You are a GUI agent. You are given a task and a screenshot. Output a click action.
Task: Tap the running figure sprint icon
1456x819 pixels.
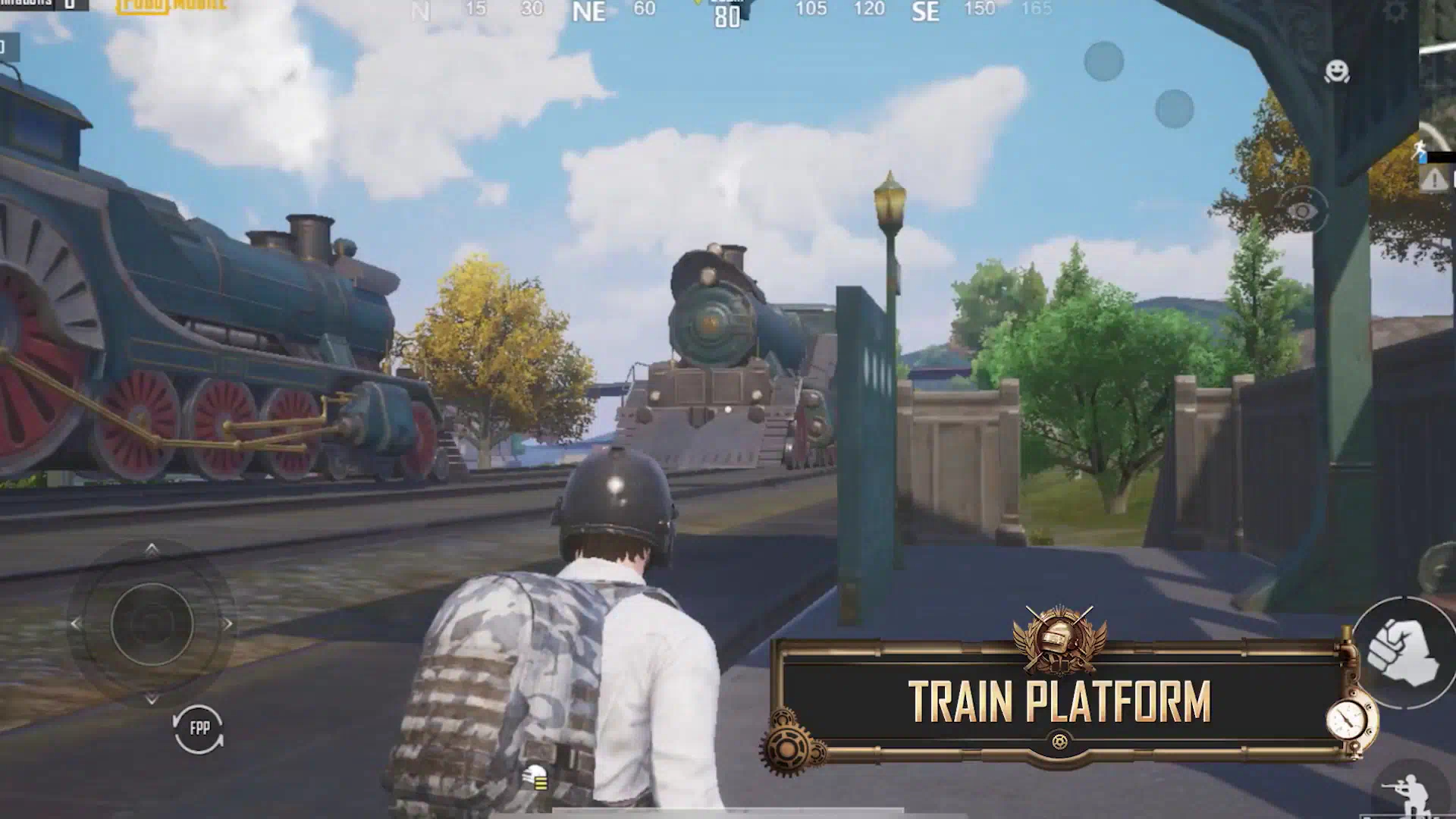tap(1420, 149)
